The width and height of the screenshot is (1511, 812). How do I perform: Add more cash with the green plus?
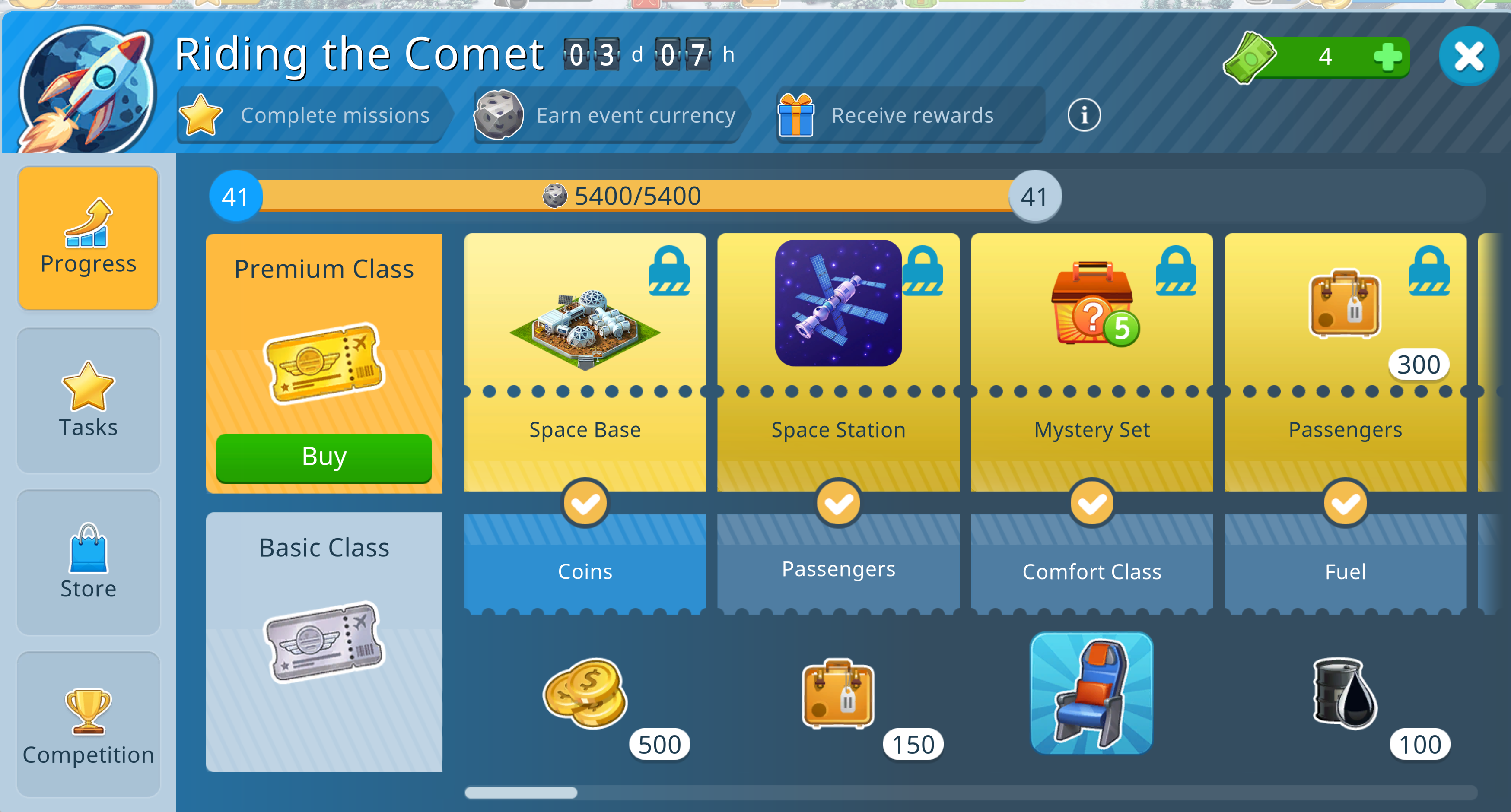1387,57
